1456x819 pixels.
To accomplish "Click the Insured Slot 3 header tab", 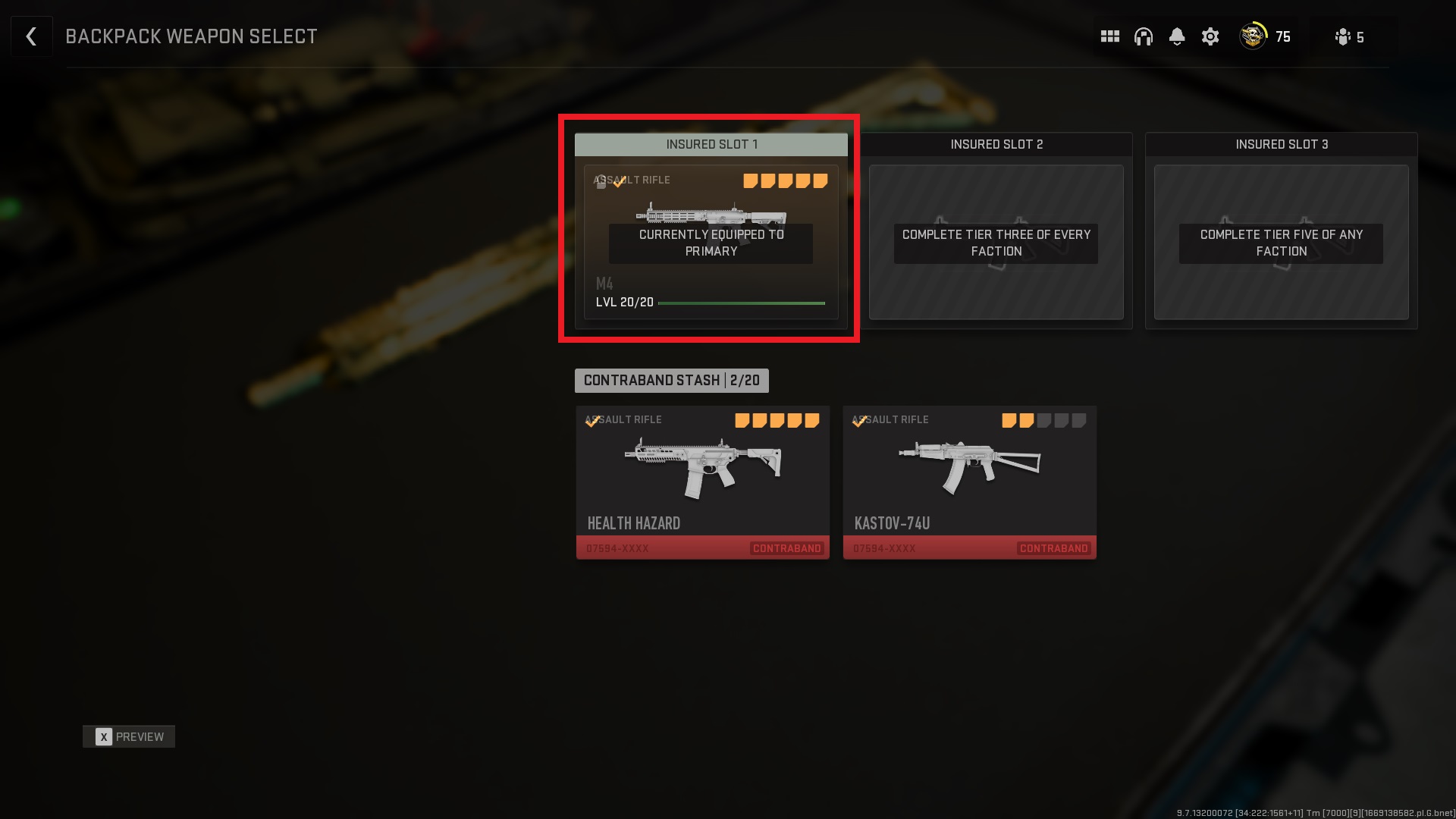I will tap(1281, 144).
